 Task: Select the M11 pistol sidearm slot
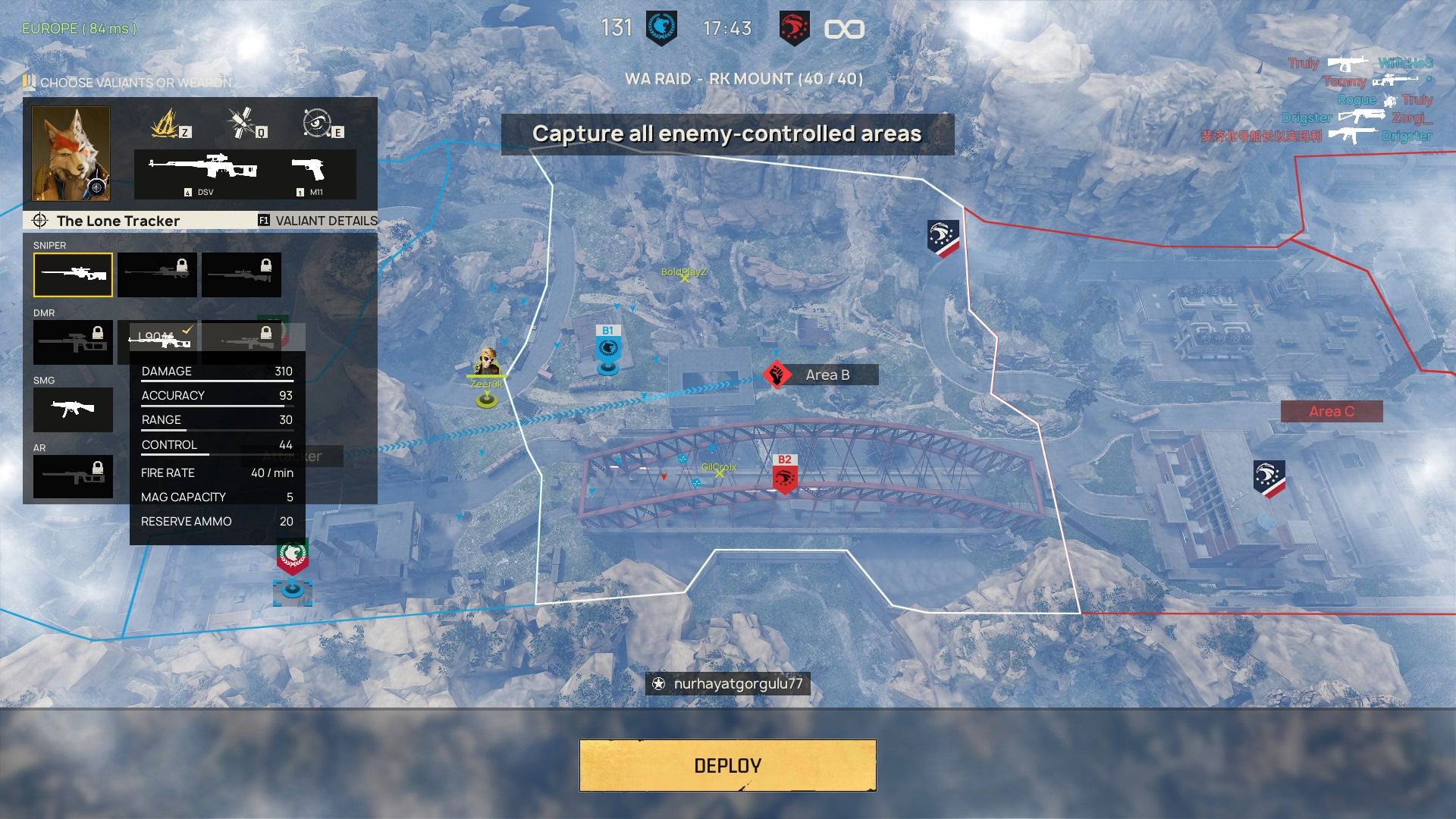[x=308, y=173]
